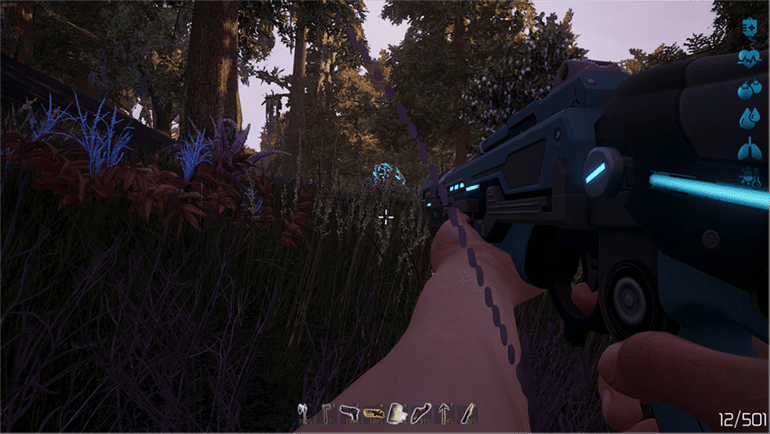Choose the white pistol hotbar slot
770x434 pixels.
click(350, 410)
